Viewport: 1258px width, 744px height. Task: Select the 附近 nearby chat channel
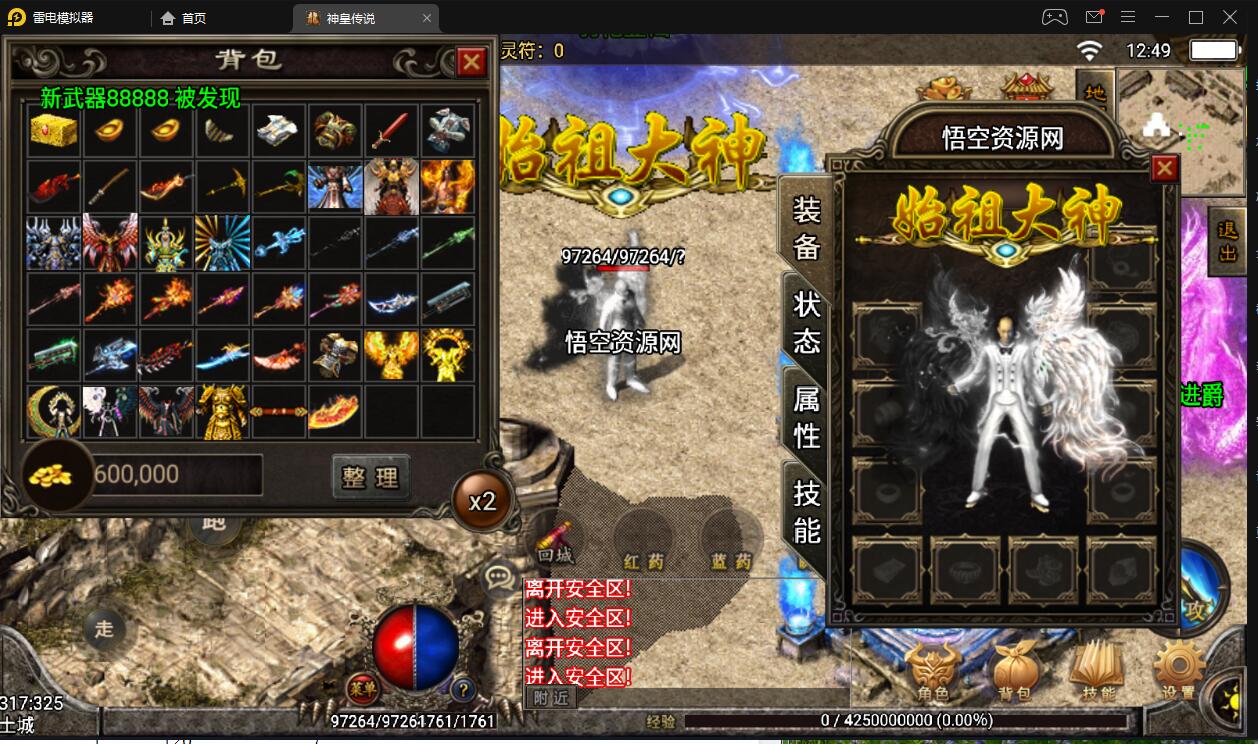[x=551, y=698]
